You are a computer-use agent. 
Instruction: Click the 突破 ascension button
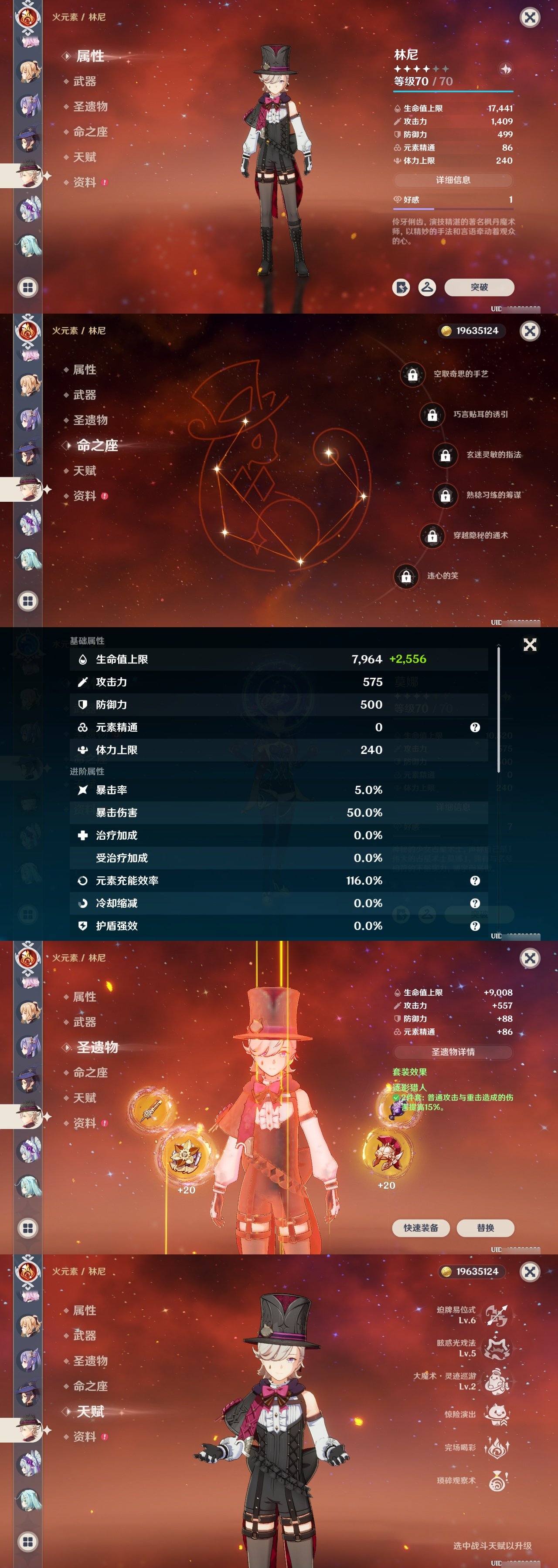coord(481,288)
